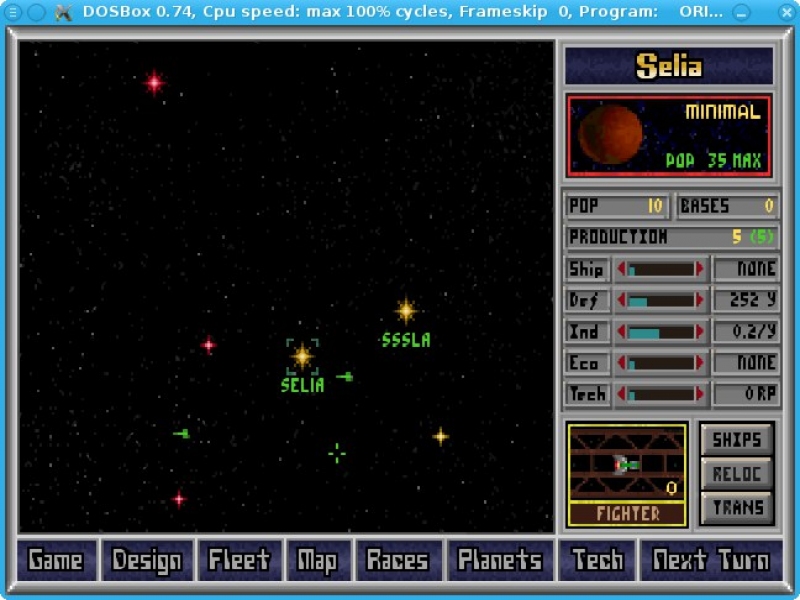This screenshot has height=600, width=800.
Task: Increase Eco spending with right arrow
Action: (700, 363)
